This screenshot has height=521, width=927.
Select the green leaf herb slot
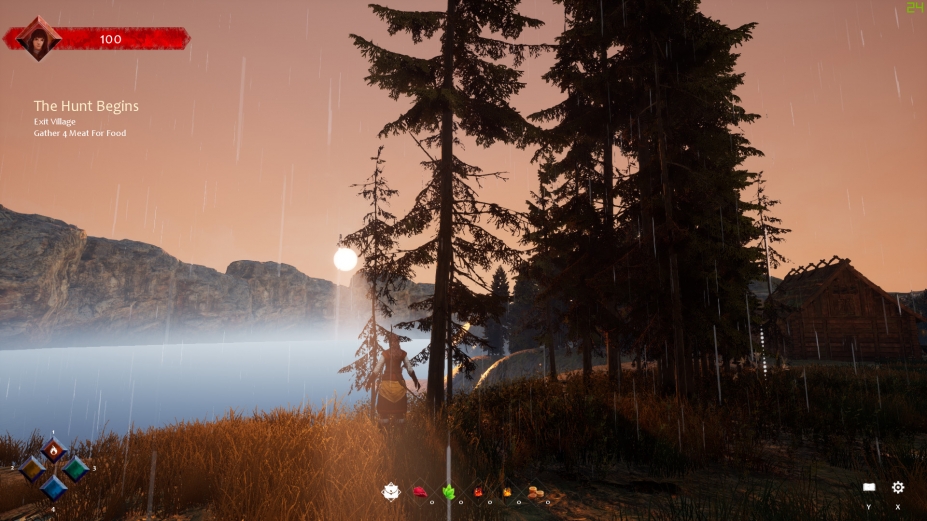click(449, 492)
